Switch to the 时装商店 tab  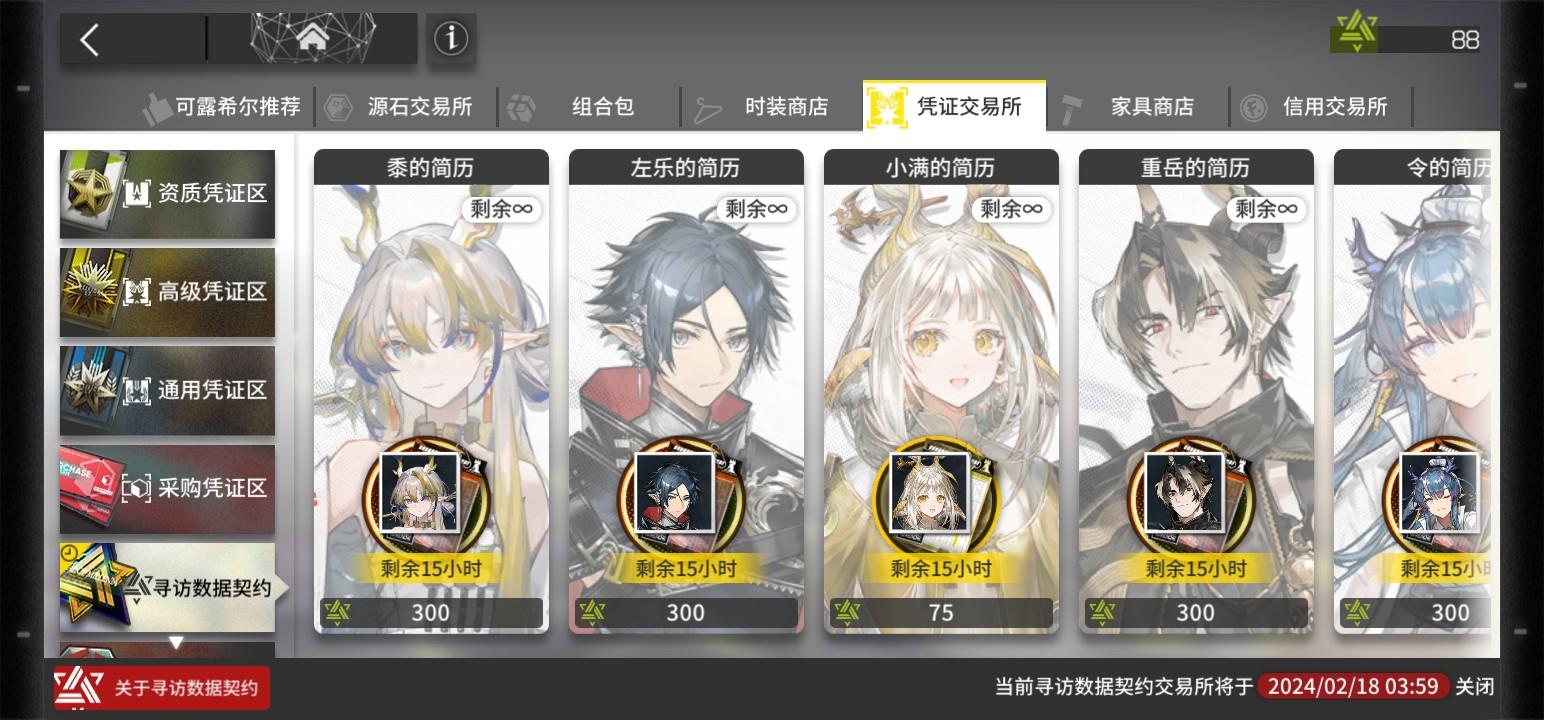pyautogui.click(x=785, y=107)
